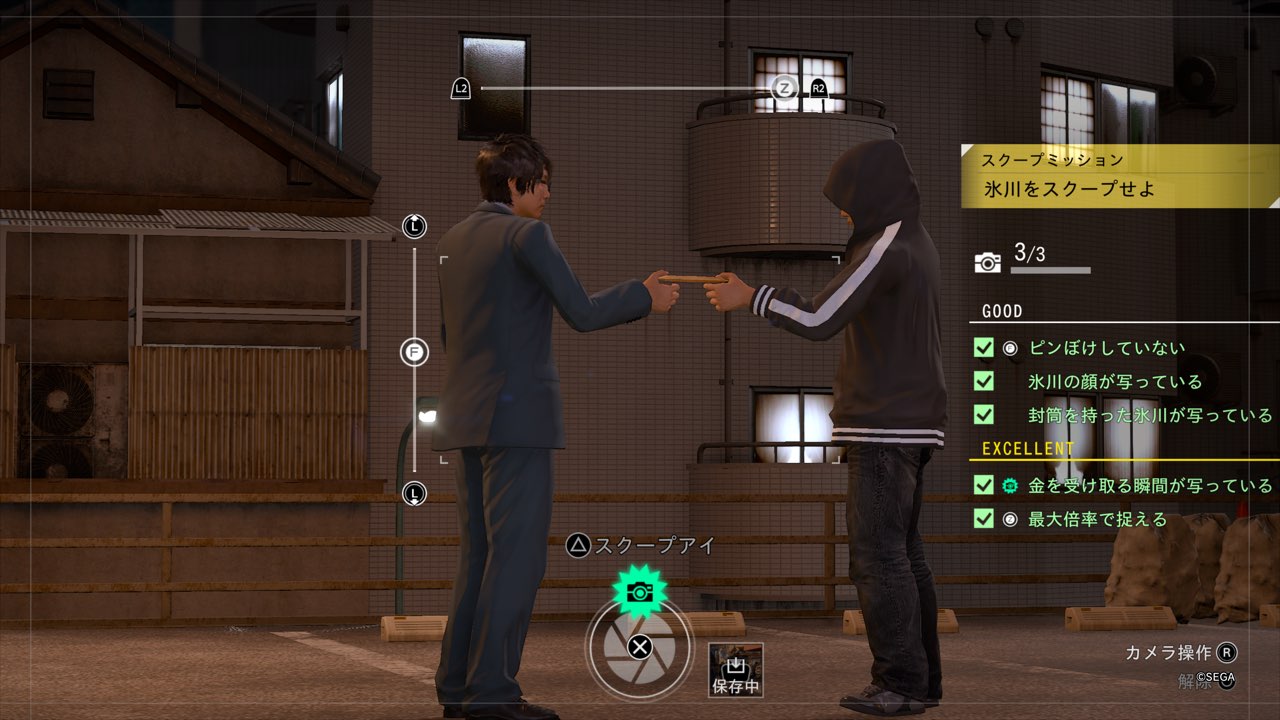Click the 金を受け取る瞬間が写っている checkbox
1280x720 pixels.
click(983, 486)
